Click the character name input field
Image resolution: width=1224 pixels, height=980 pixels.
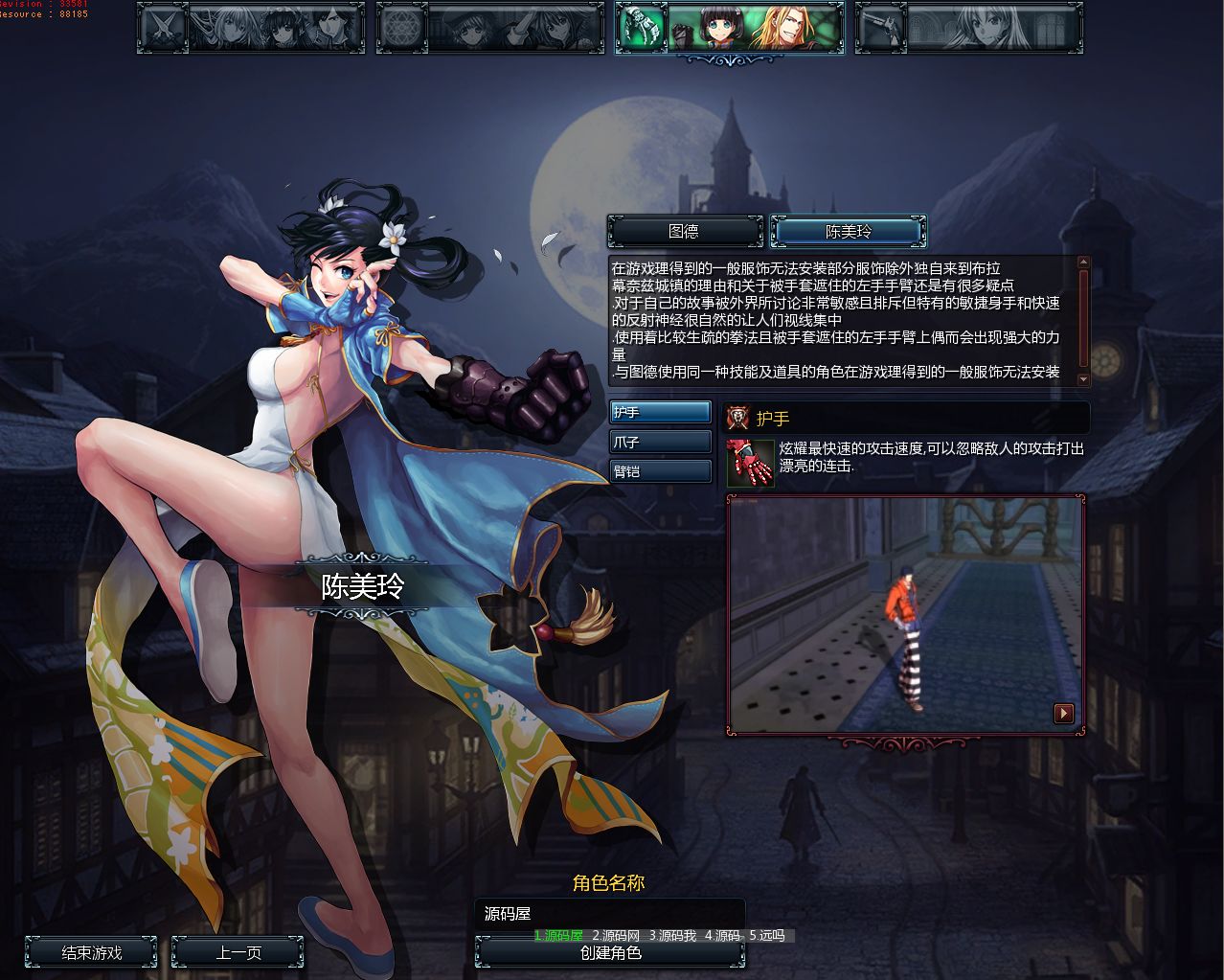tap(609, 914)
